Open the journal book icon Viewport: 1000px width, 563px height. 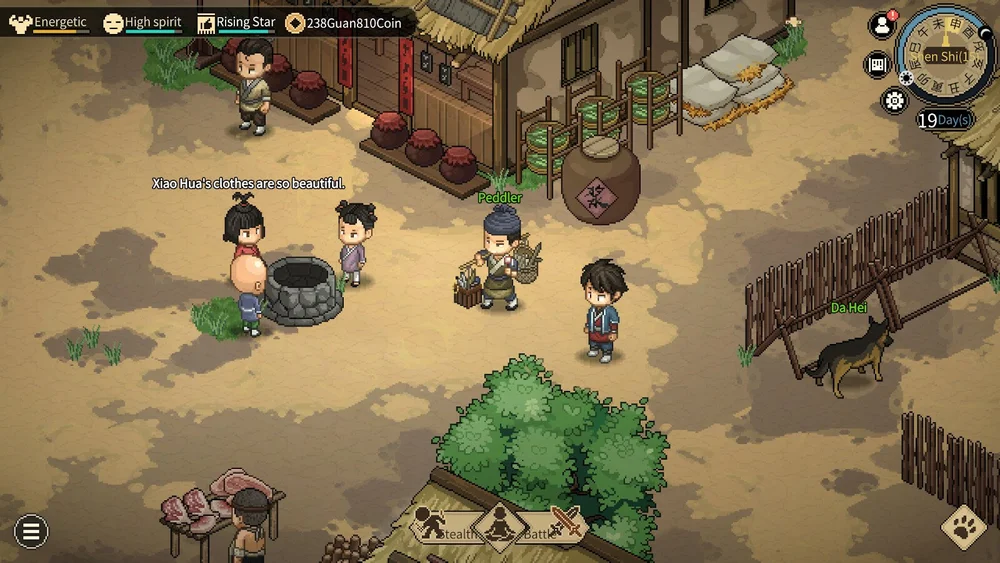click(x=877, y=65)
